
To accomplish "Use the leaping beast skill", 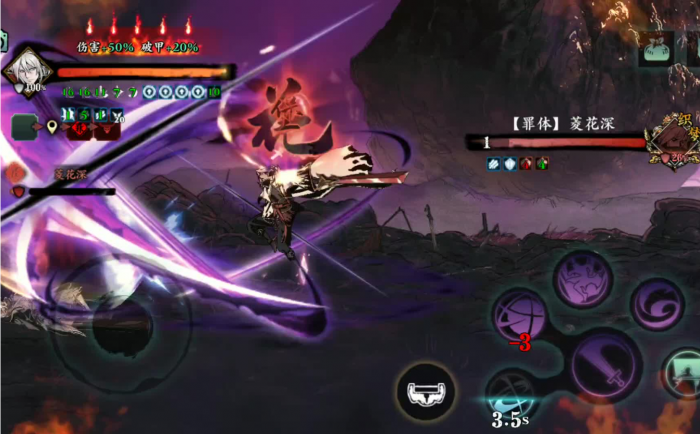I will [x=584, y=279].
